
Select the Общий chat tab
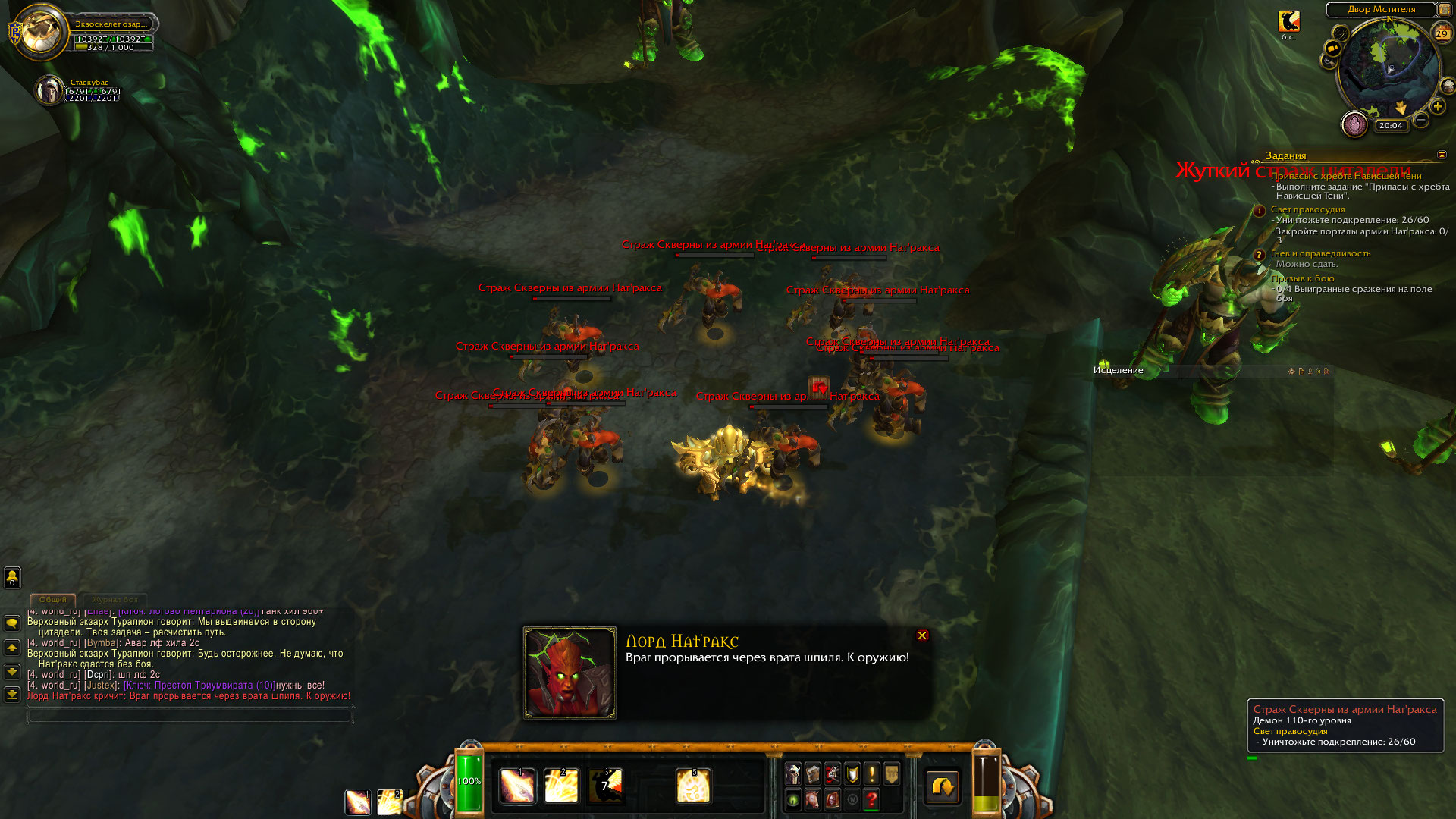[53, 600]
